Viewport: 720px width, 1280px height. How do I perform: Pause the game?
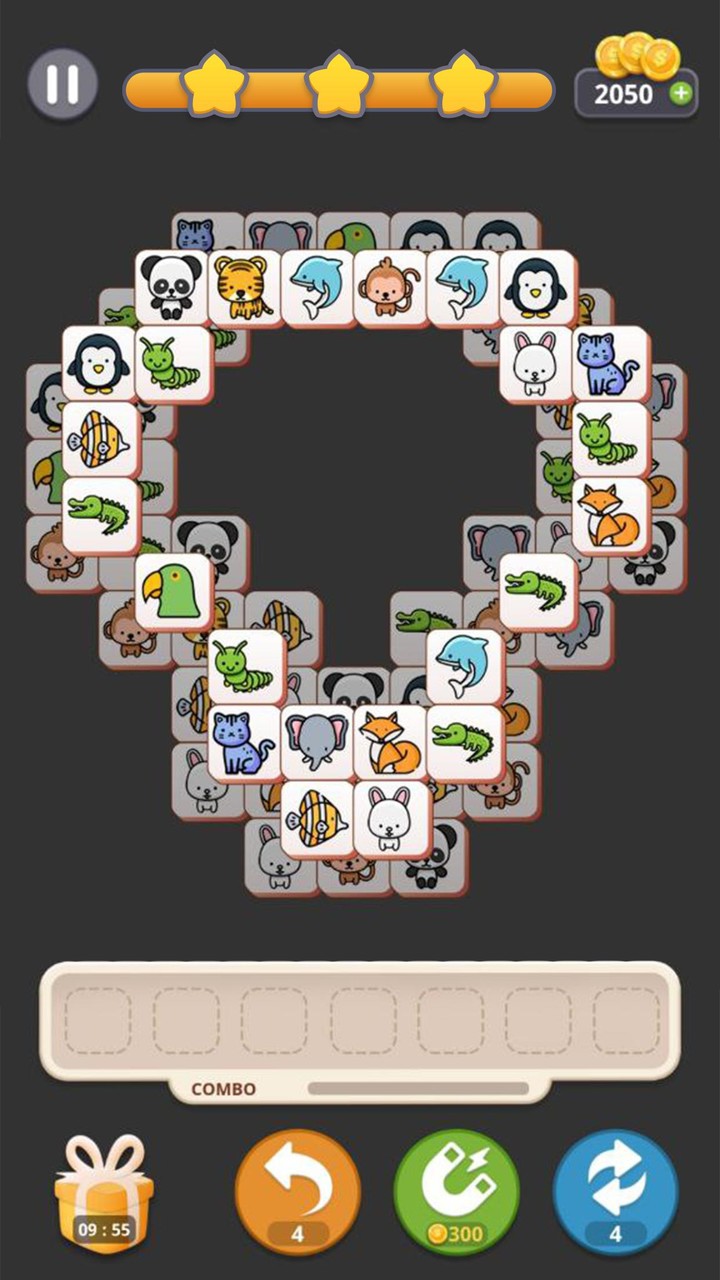coord(62,84)
